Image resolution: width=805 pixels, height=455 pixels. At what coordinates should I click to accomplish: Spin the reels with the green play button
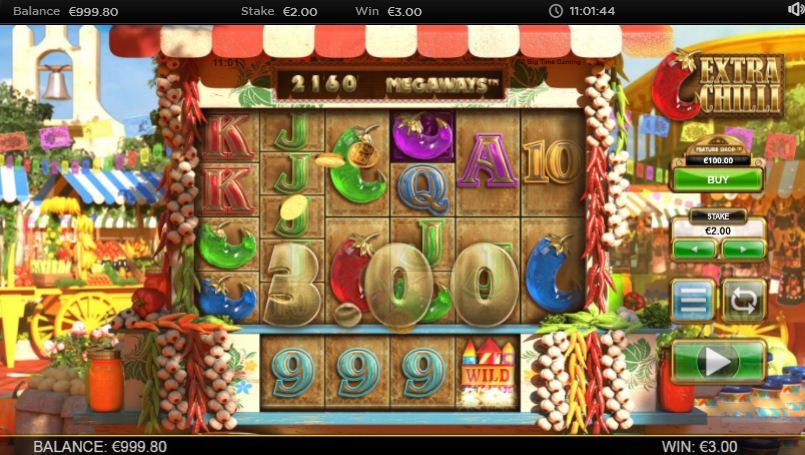[x=718, y=361]
